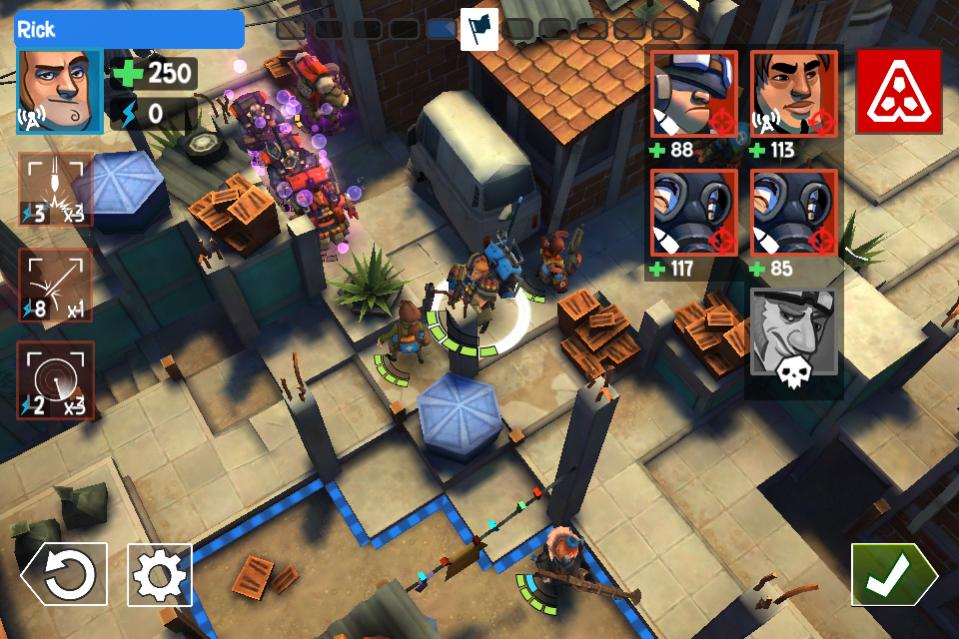This screenshot has height=639, width=959.
Task: Target the gas mask enemy with 117 health
Action: click(x=694, y=212)
